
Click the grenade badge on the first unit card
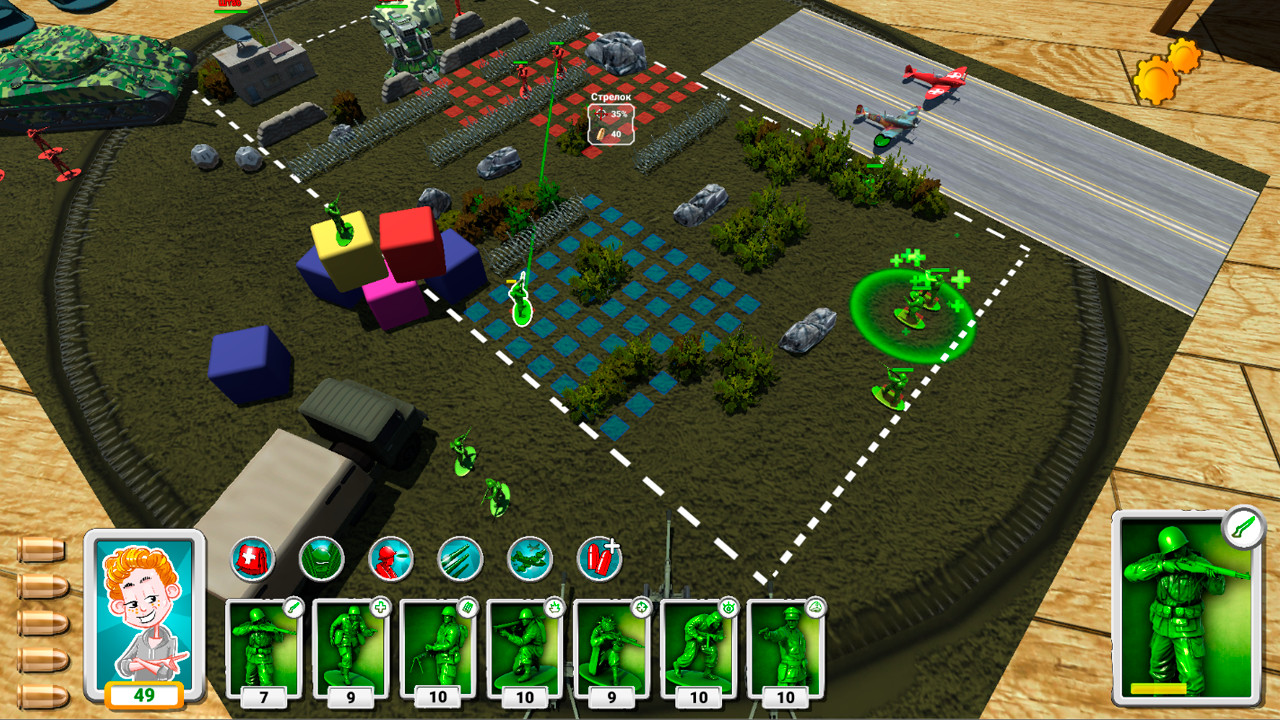point(293,607)
